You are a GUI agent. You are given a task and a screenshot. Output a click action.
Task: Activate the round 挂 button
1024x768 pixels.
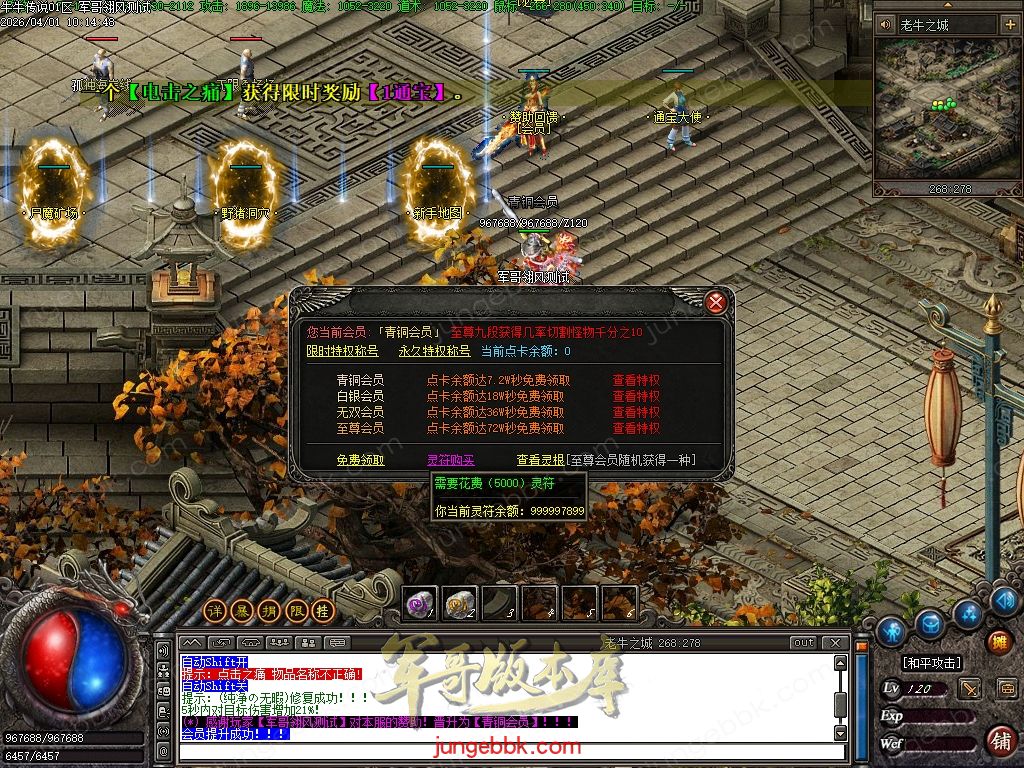[322, 610]
